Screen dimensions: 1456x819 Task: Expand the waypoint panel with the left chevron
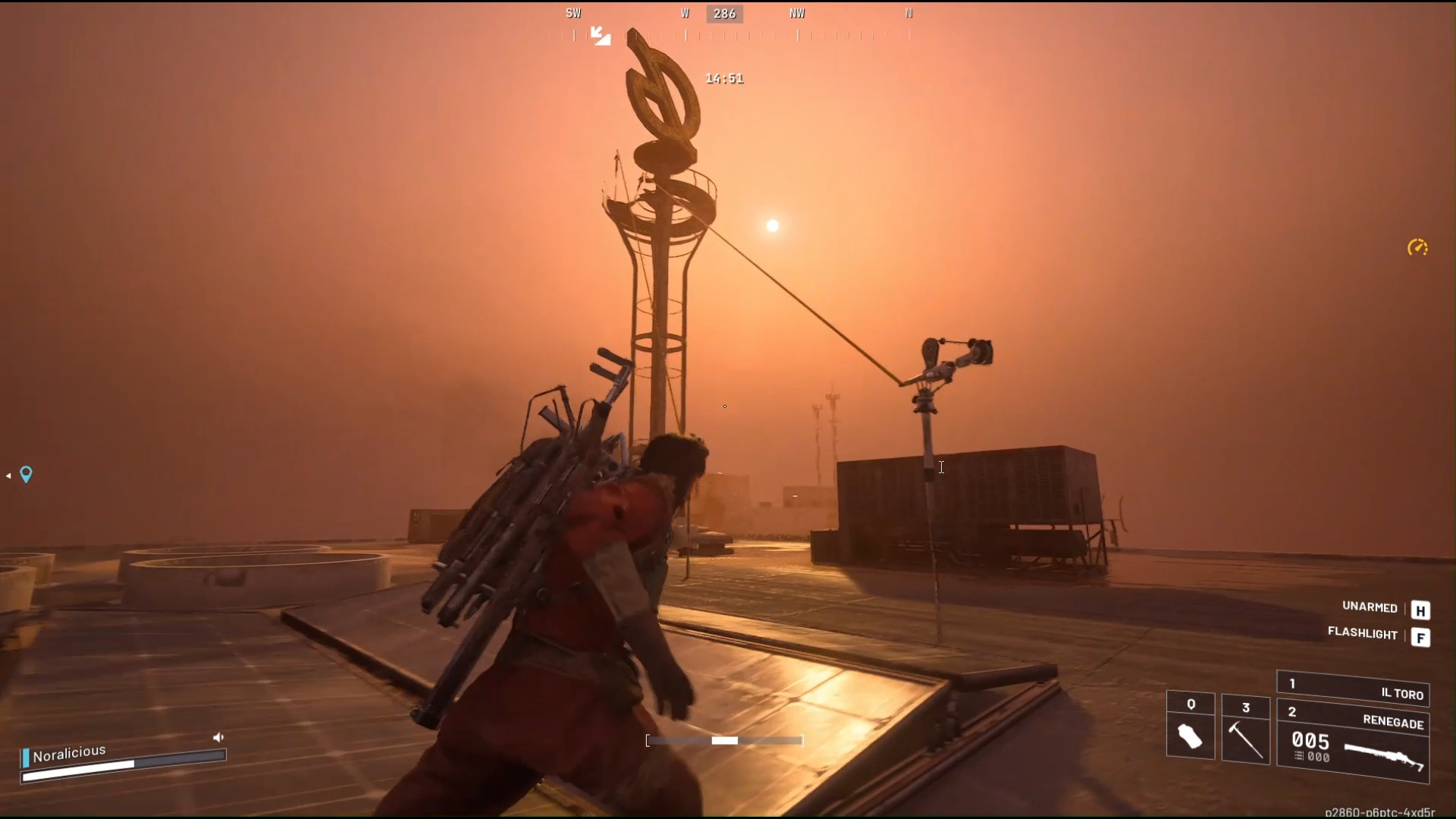[8, 475]
